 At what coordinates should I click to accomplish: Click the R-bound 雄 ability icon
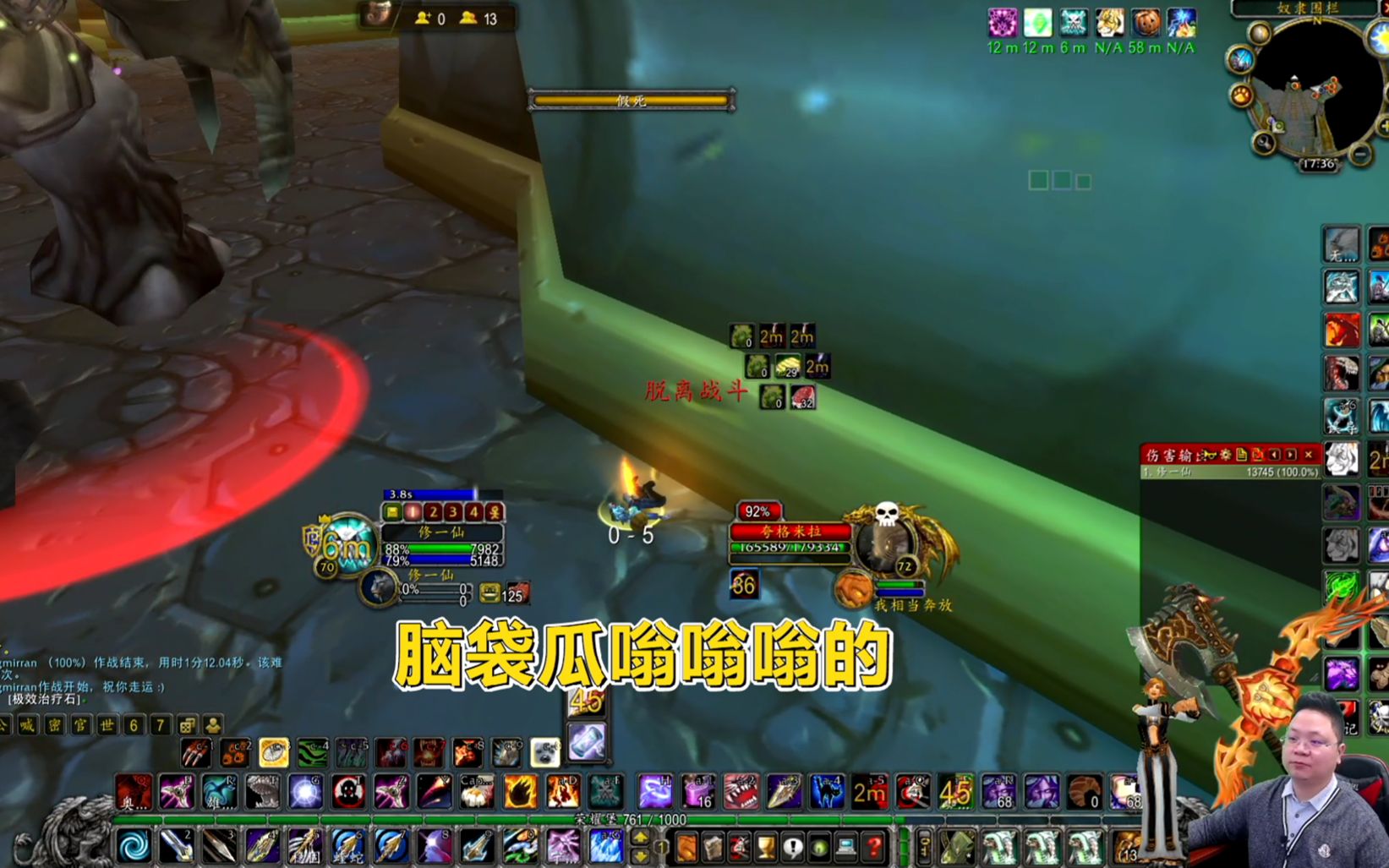click(220, 793)
